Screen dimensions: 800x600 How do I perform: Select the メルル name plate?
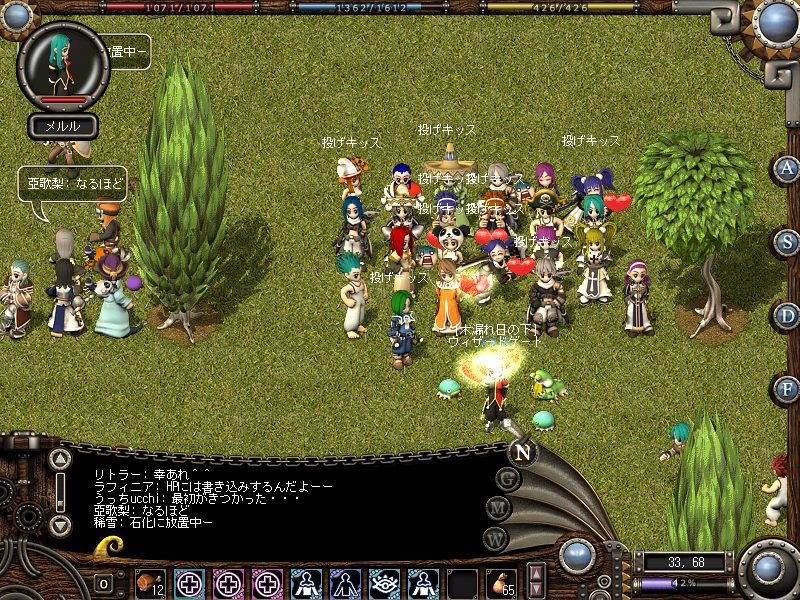coord(62,125)
